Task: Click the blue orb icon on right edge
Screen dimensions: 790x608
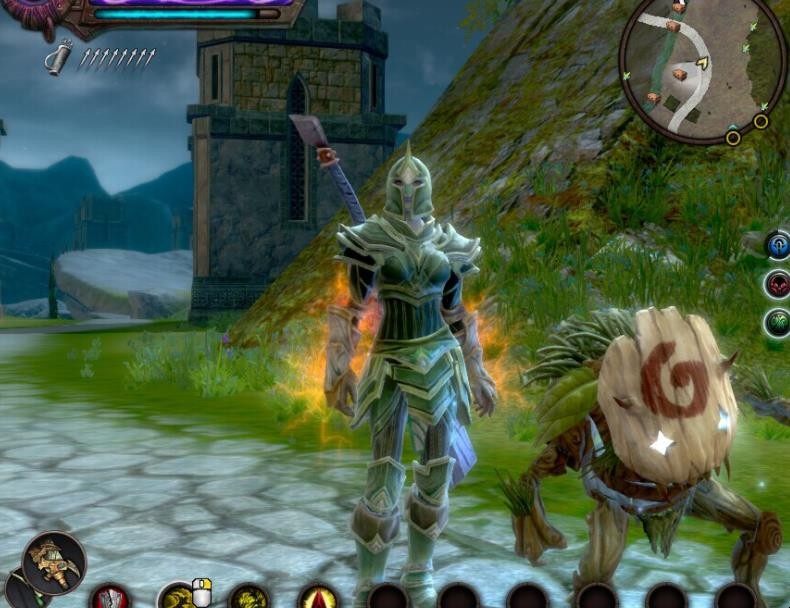Action: pos(778,245)
